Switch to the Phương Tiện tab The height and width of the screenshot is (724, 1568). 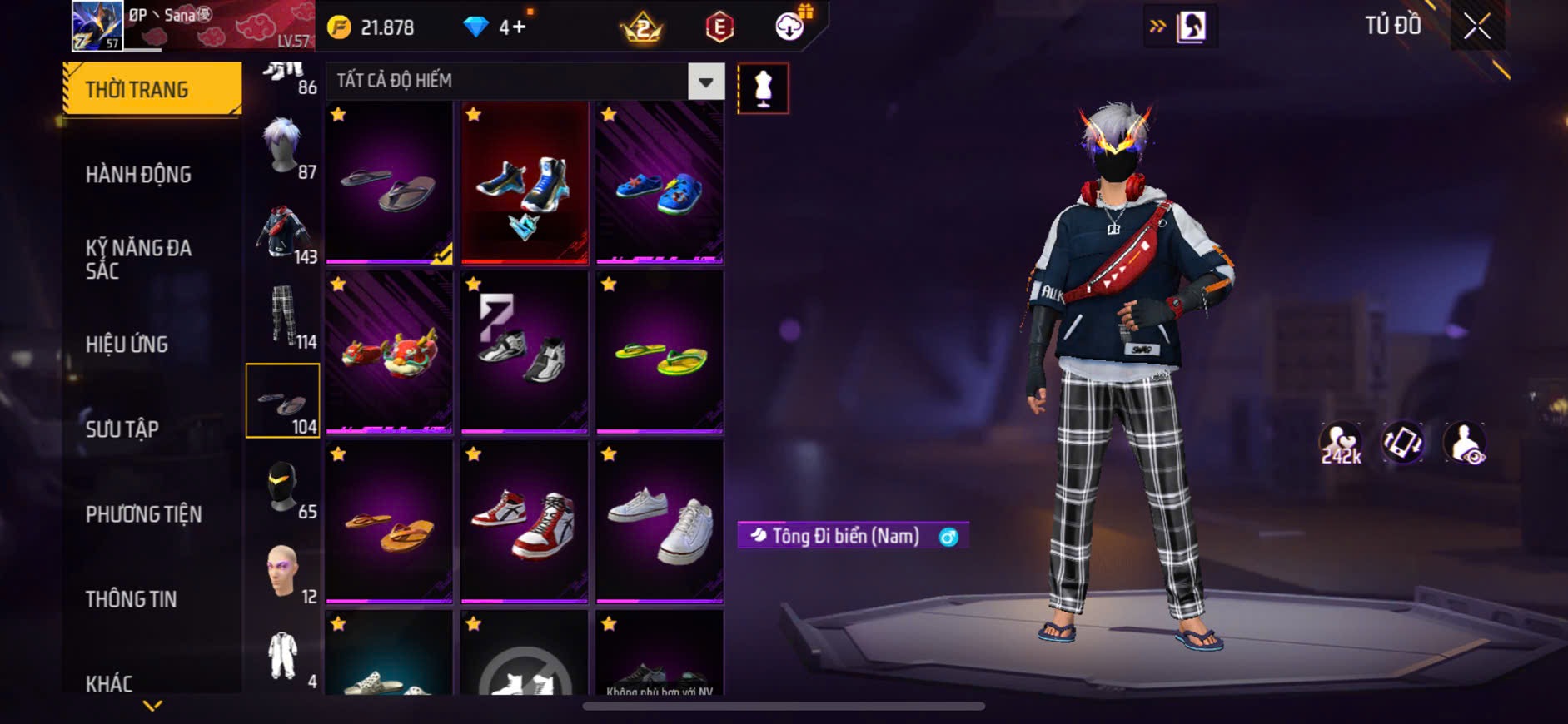(x=143, y=514)
